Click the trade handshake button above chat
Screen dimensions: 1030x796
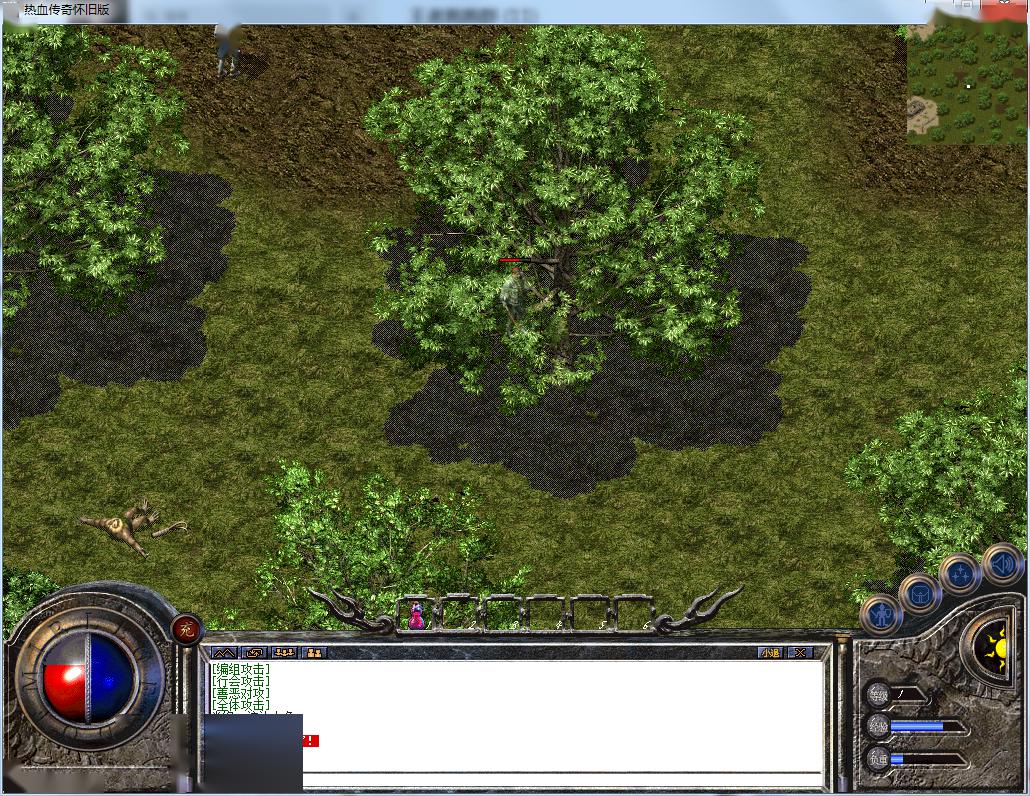(x=254, y=652)
